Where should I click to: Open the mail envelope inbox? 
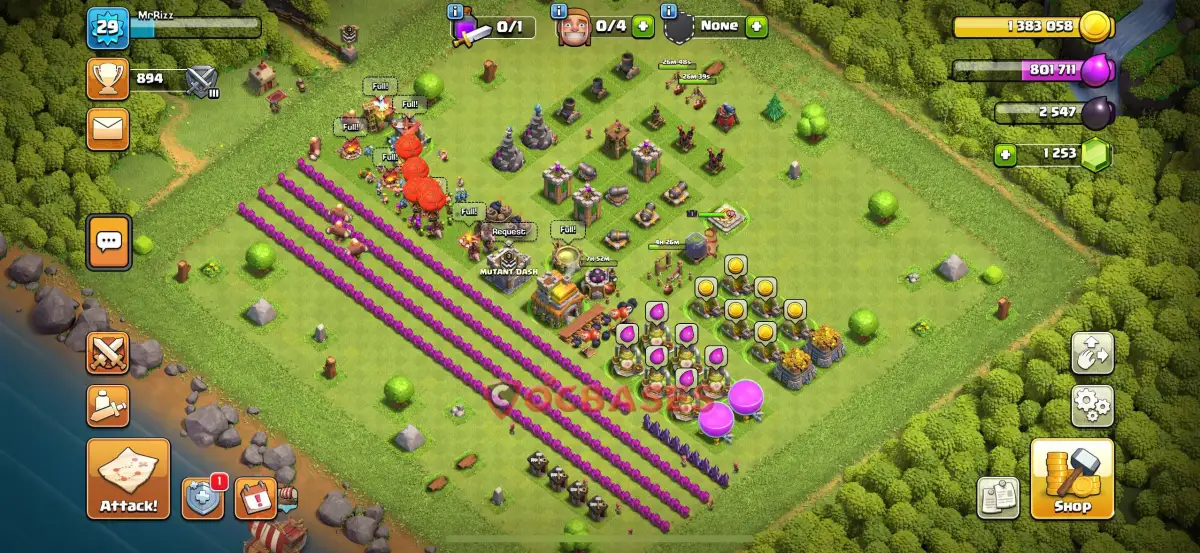pos(108,128)
